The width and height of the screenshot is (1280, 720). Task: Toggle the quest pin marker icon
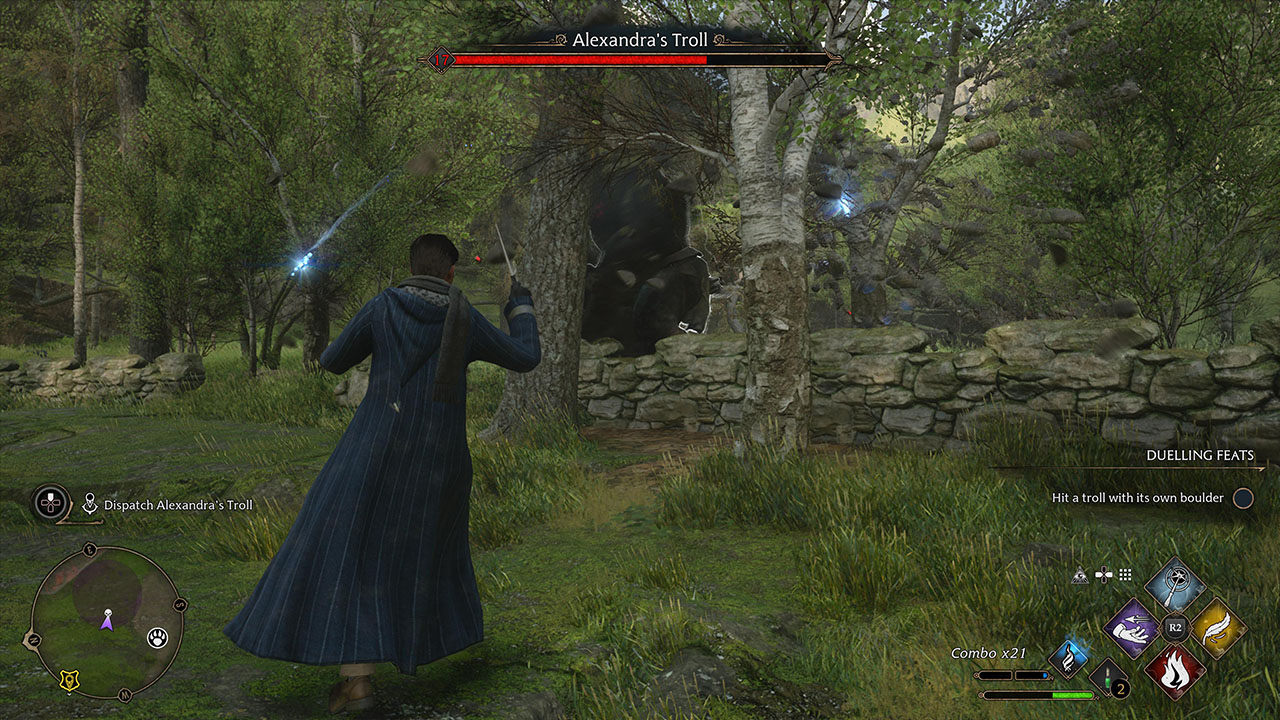tap(90, 503)
